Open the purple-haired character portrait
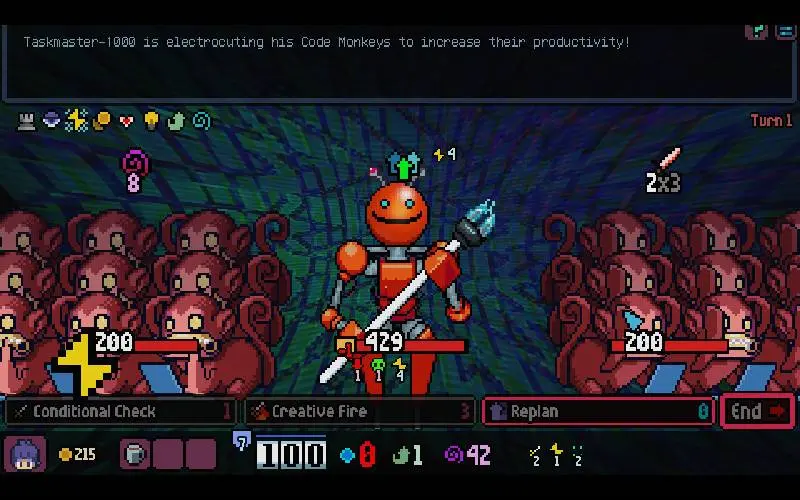This screenshot has height=500, width=800. tap(23, 455)
